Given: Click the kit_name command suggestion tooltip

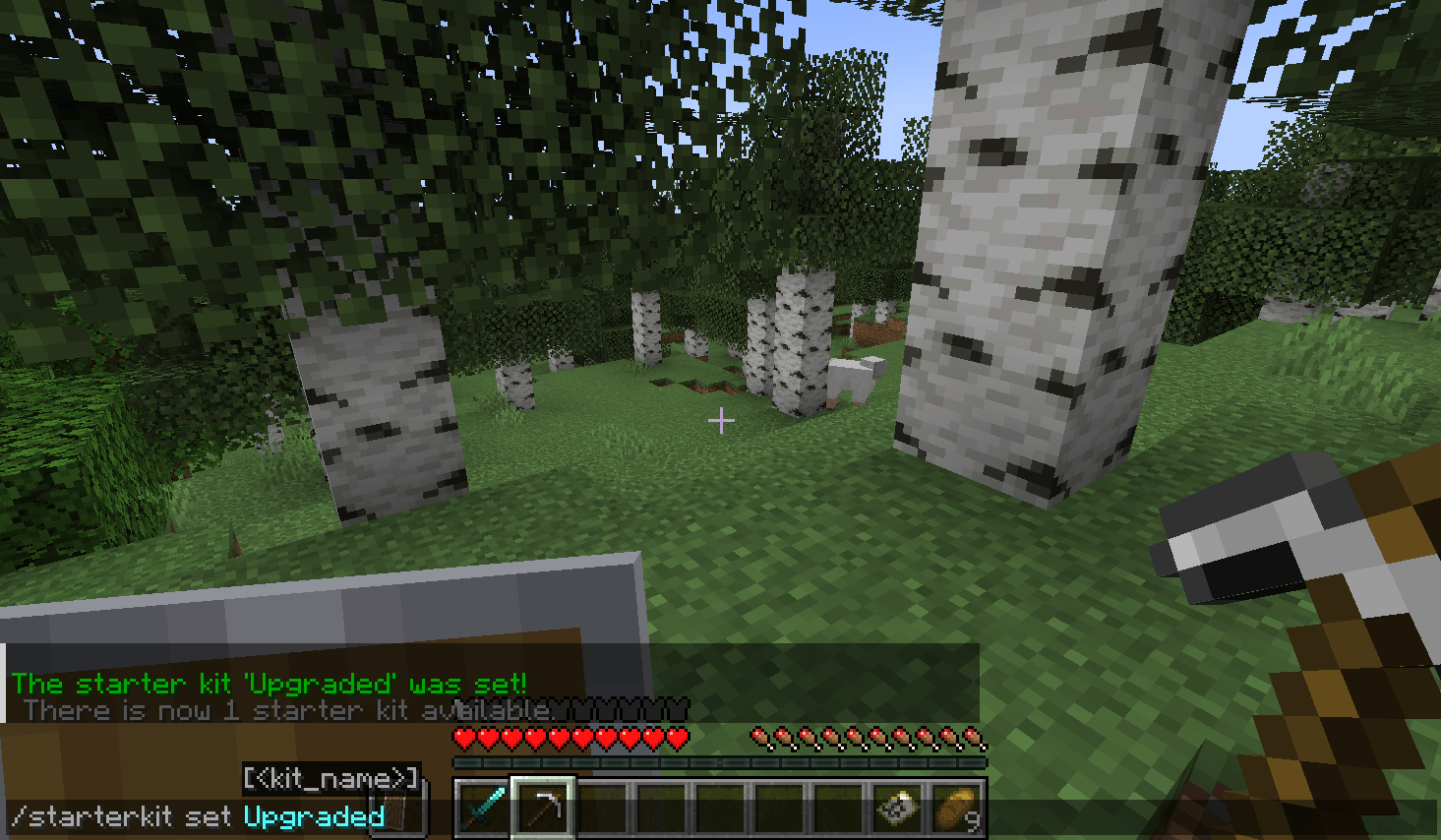Looking at the screenshot, I should pos(331,778).
